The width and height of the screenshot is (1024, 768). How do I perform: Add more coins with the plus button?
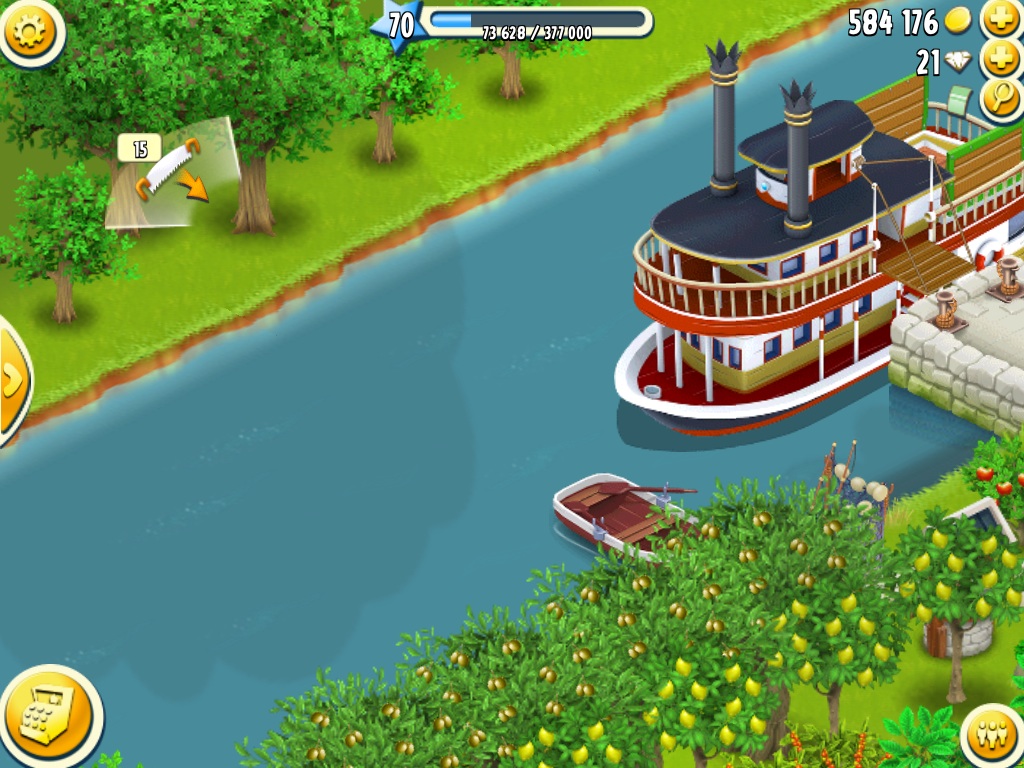coord(1000,19)
